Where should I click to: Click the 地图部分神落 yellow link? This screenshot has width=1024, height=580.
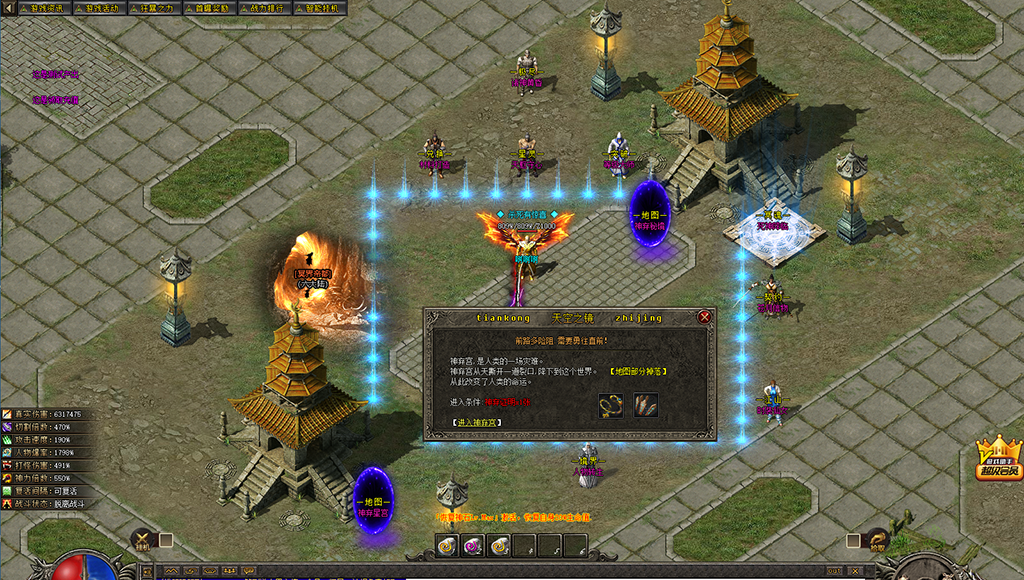click(x=638, y=371)
